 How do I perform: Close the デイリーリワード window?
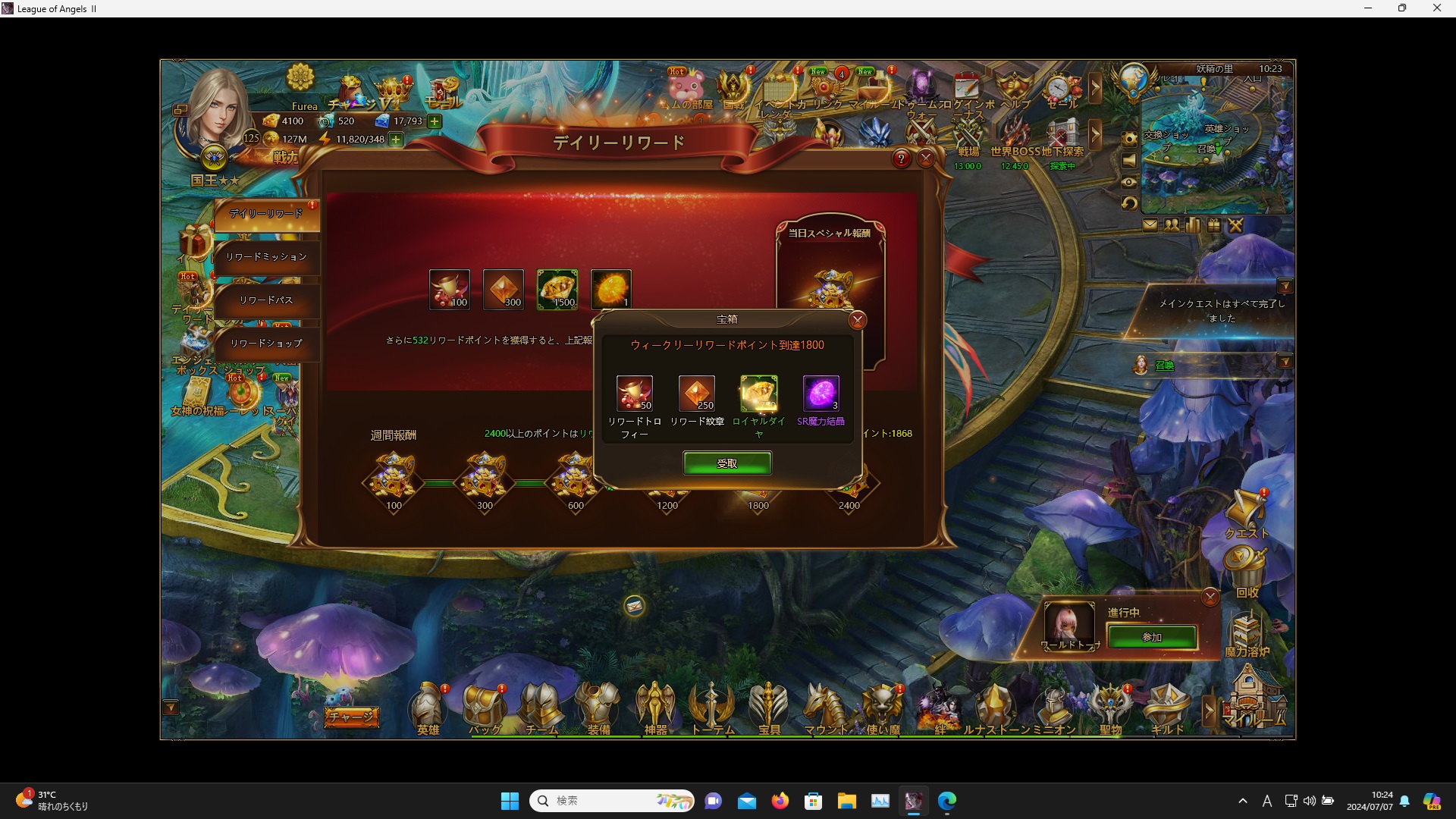[926, 158]
